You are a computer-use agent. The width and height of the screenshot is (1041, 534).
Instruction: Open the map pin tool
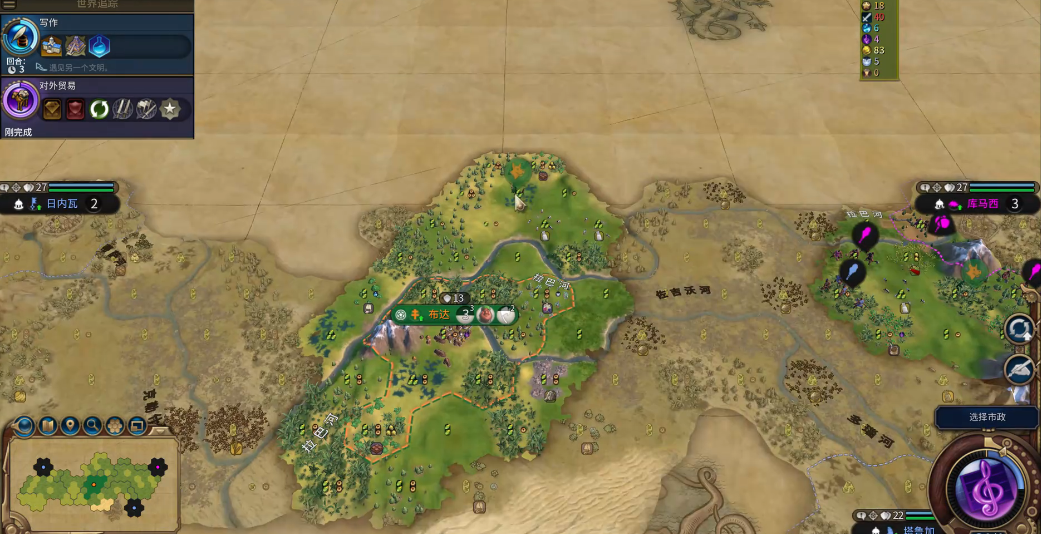coord(70,427)
